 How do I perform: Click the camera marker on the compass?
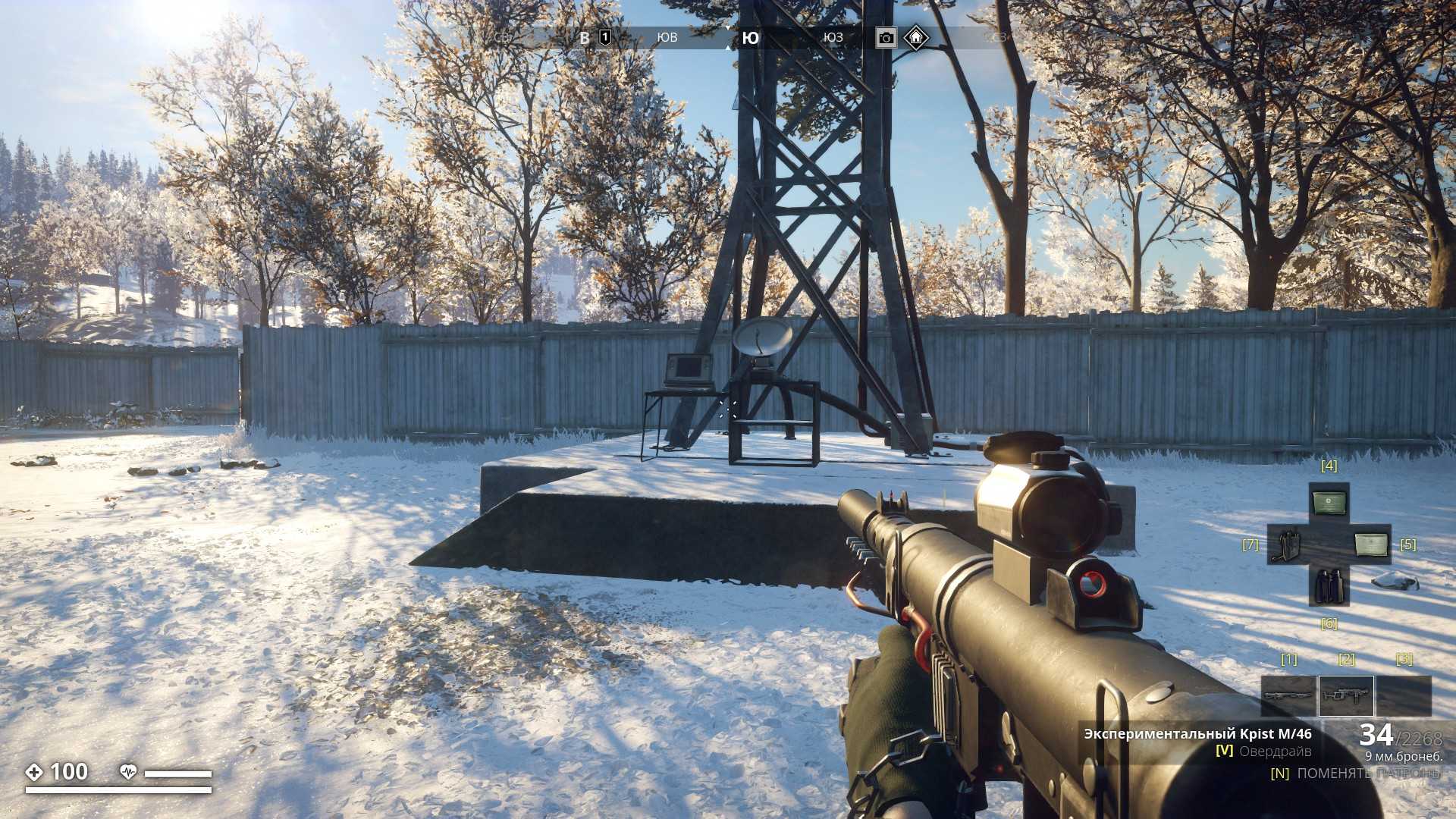(x=885, y=37)
